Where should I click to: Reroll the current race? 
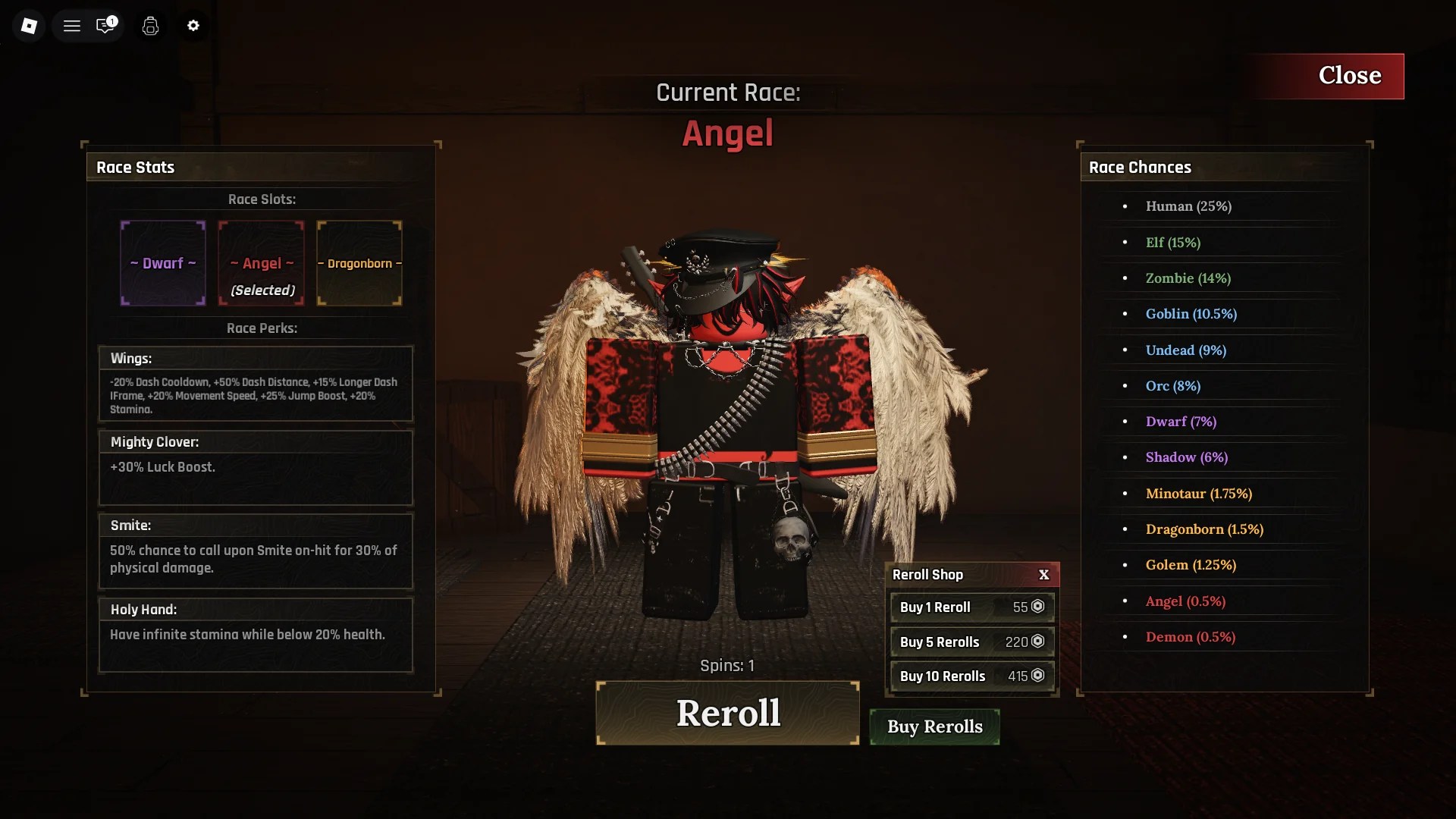pos(727,713)
